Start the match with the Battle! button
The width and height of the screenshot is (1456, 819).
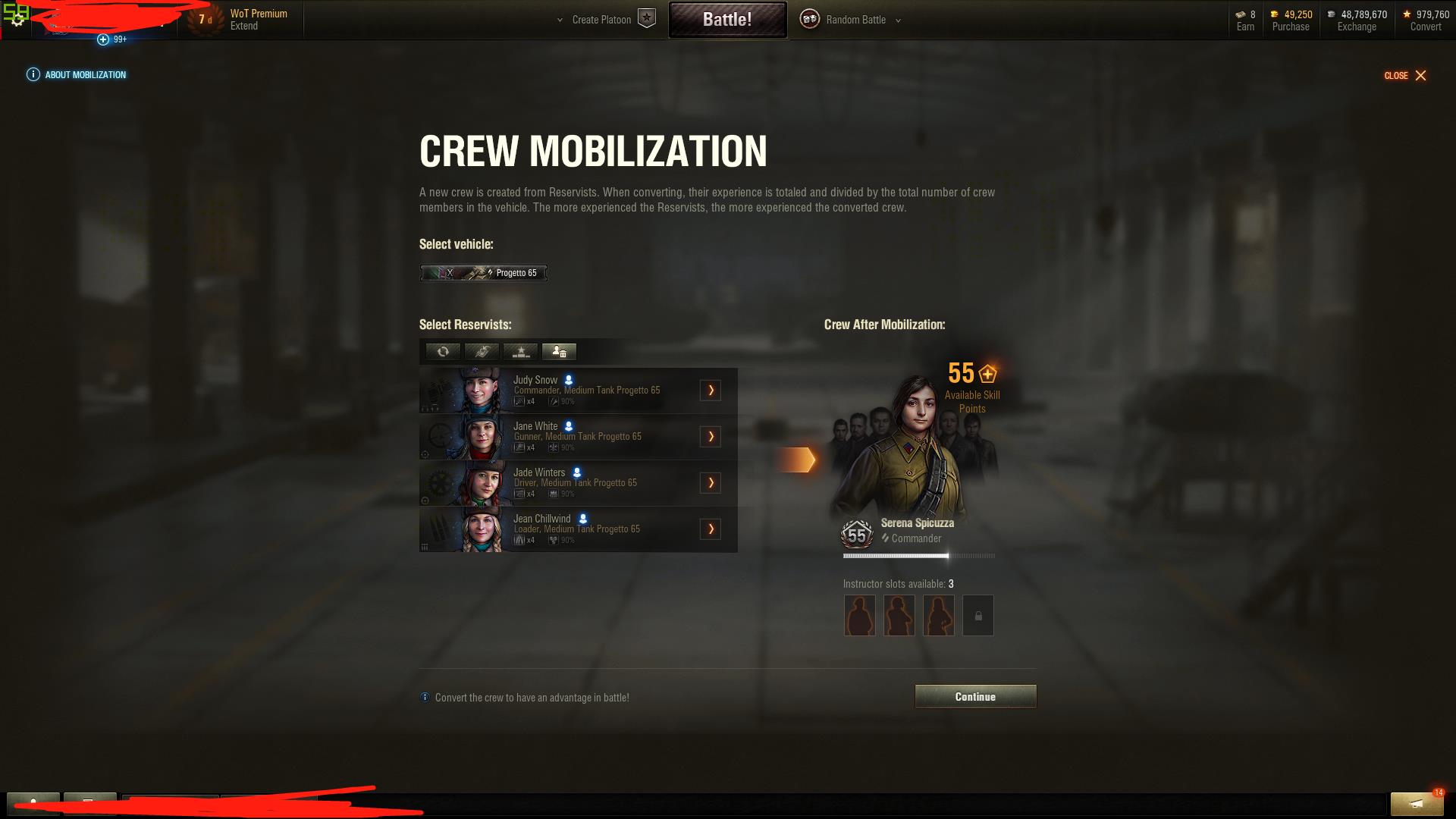(727, 20)
